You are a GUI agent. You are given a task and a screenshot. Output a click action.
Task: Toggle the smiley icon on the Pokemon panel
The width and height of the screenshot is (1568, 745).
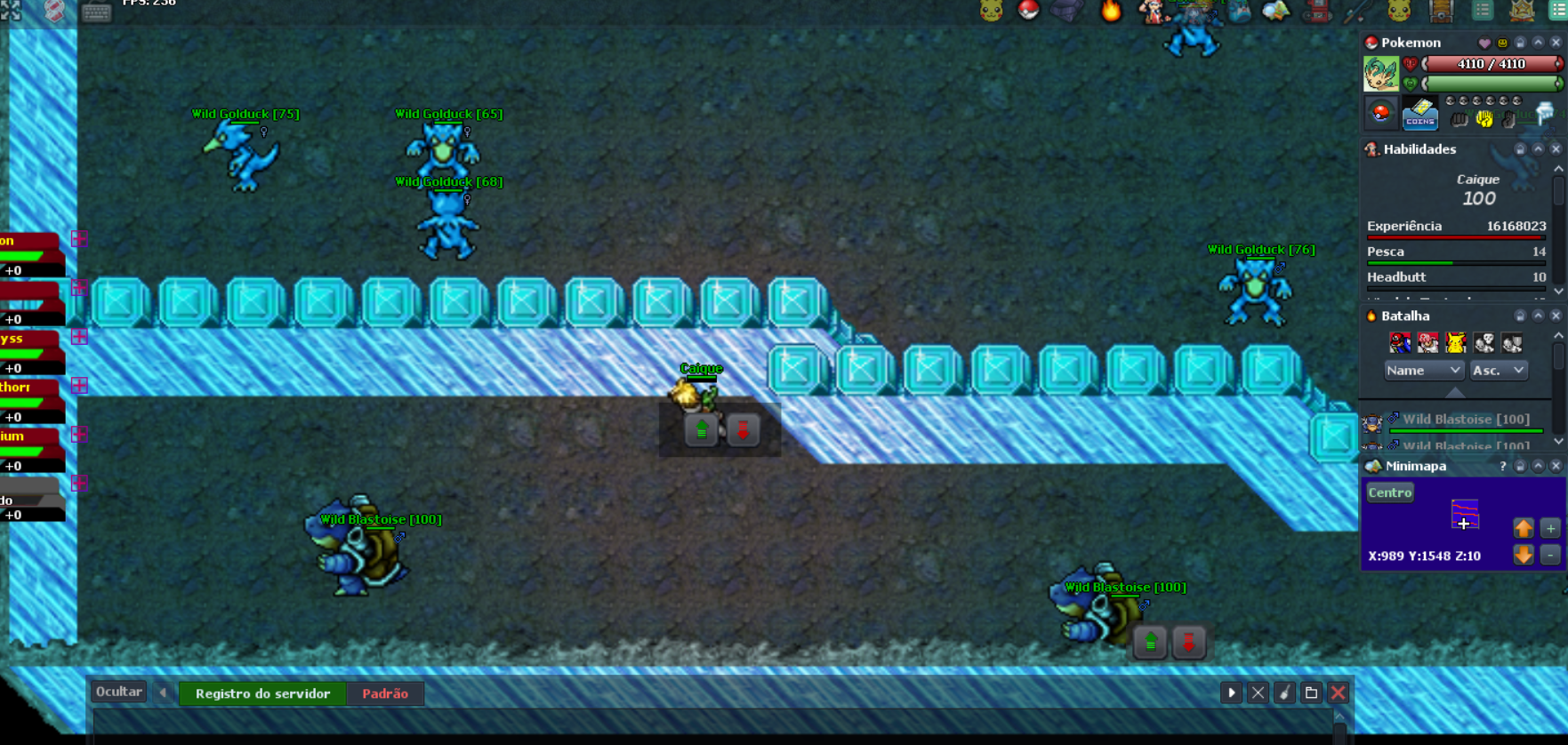(1502, 43)
